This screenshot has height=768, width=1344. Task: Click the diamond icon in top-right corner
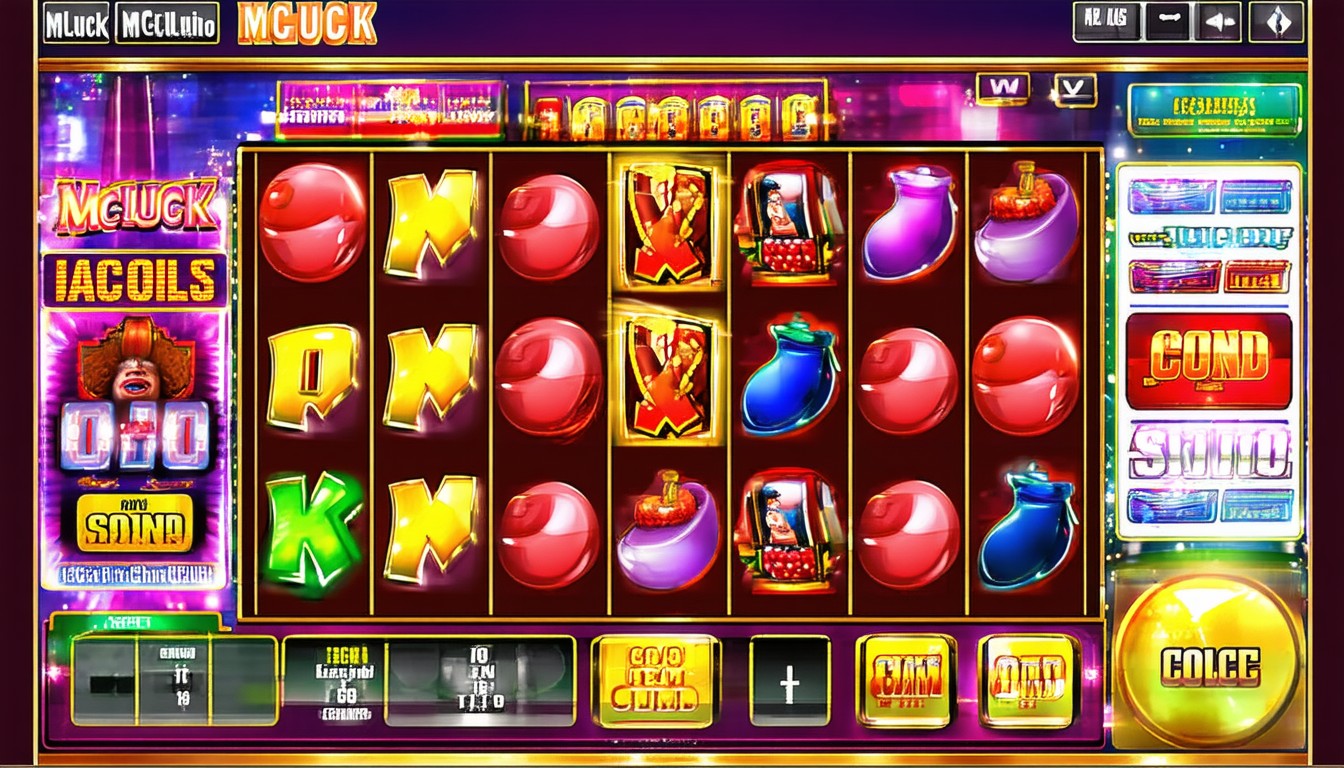coord(1278,22)
